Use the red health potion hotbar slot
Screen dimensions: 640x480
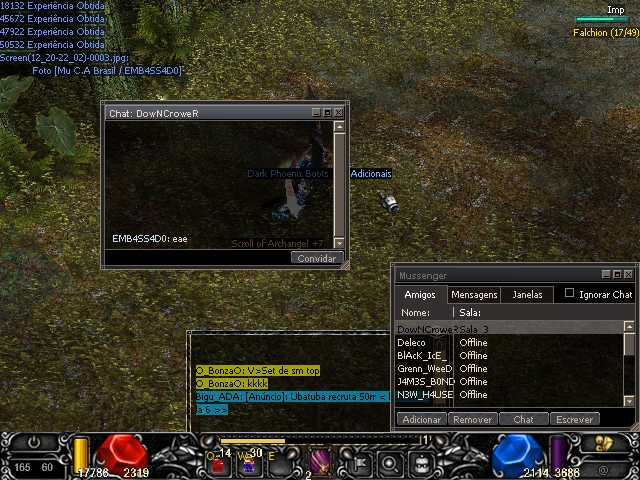click(217, 463)
